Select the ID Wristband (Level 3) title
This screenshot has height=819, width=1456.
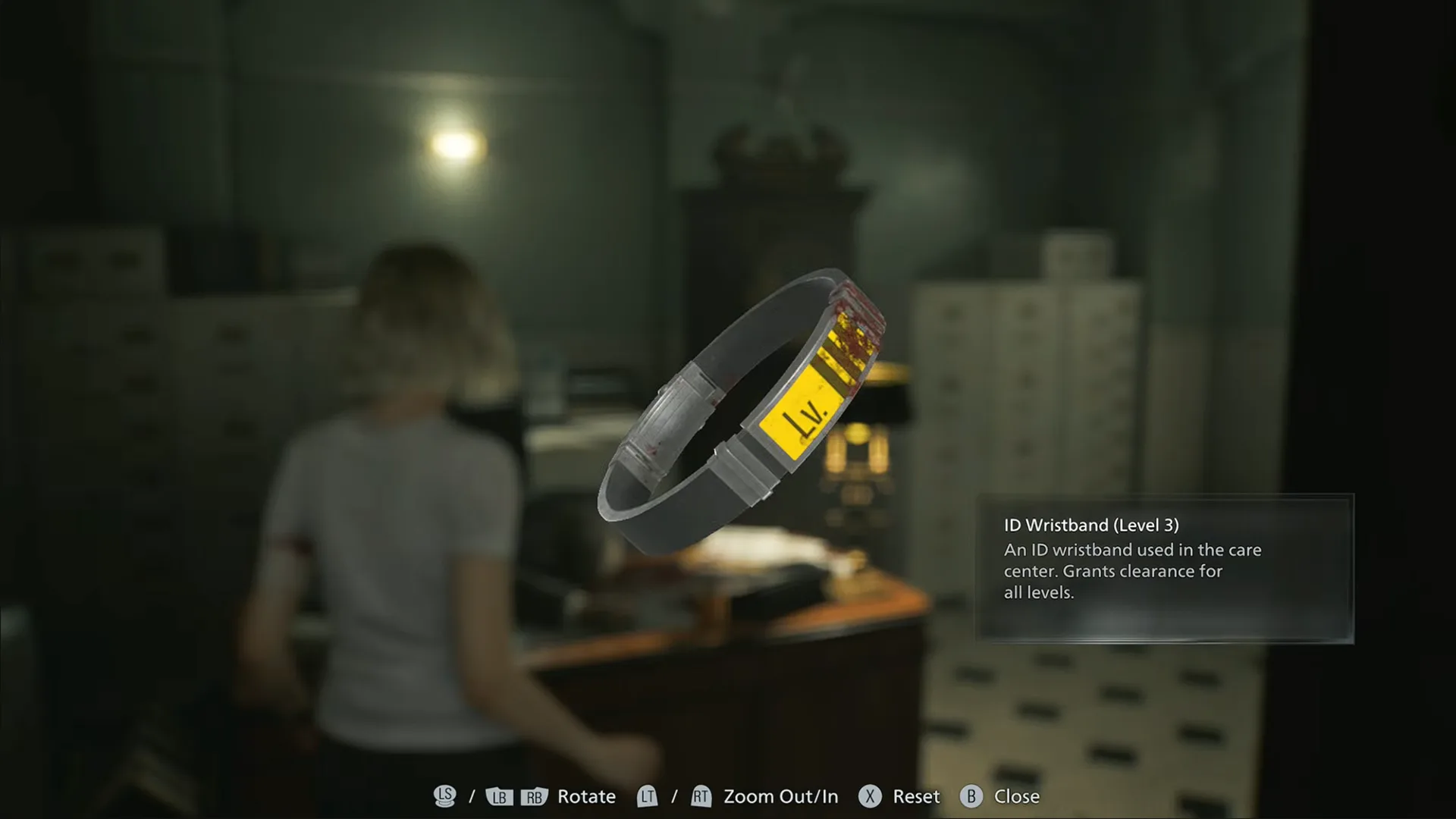(1090, 523)
